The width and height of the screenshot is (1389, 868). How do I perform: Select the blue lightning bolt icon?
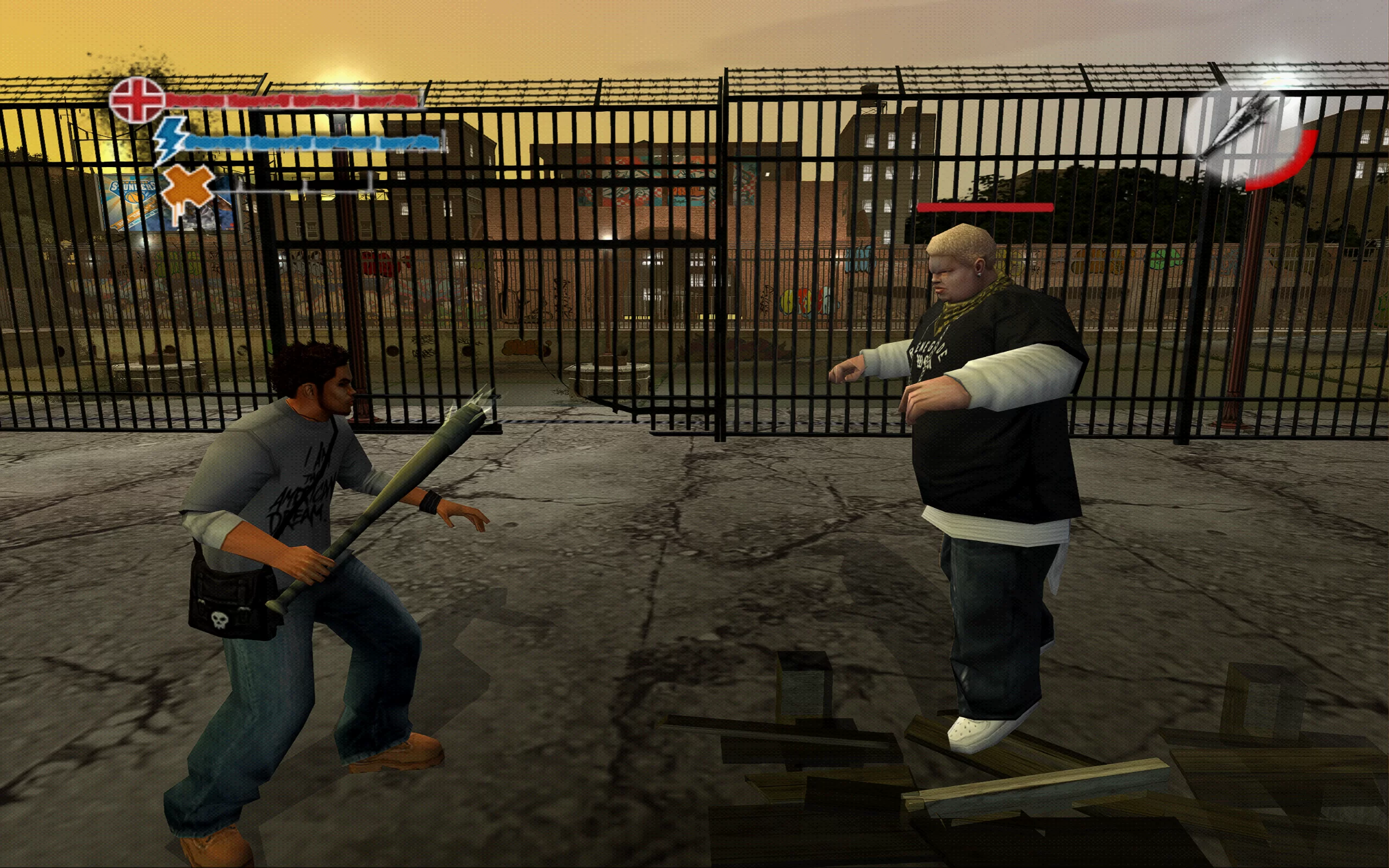click(x=170, y=139)
